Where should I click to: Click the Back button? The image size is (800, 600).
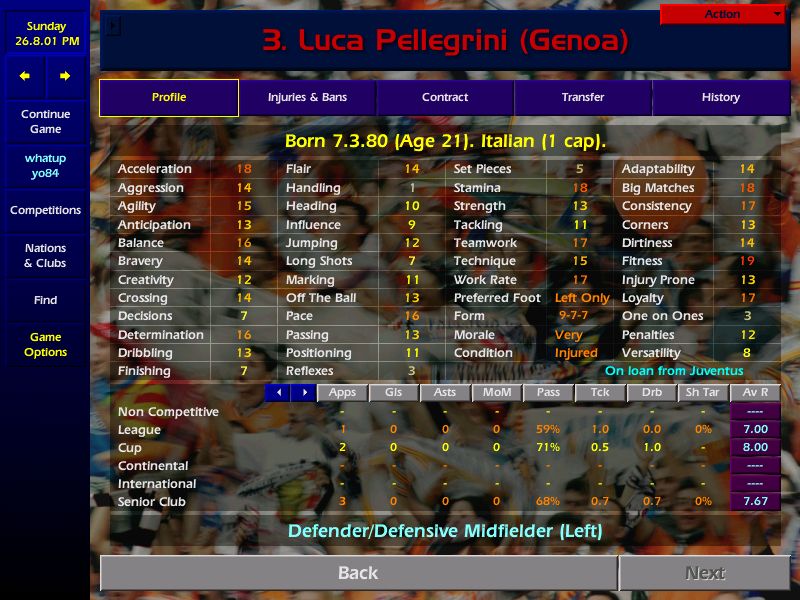[358, 573]
